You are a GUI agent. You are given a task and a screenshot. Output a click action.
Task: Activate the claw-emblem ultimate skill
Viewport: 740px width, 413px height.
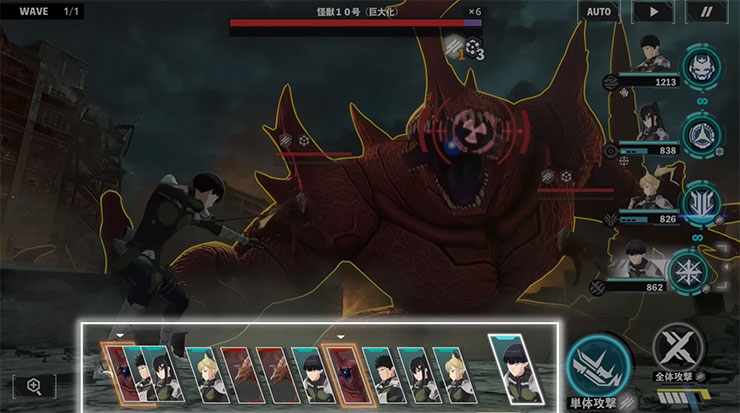(x=700, y=200)
